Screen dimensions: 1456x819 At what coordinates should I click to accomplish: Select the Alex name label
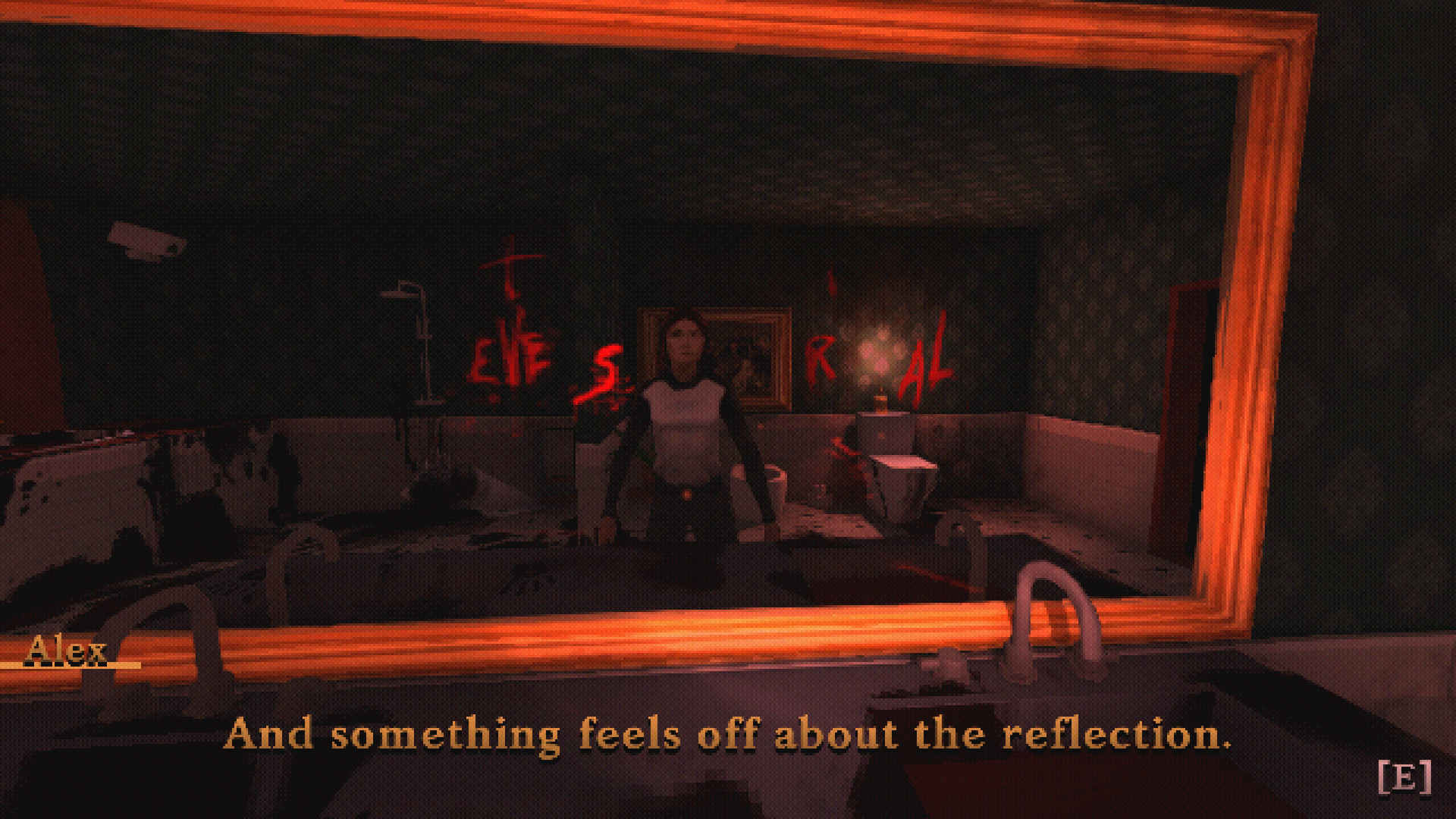68,649
